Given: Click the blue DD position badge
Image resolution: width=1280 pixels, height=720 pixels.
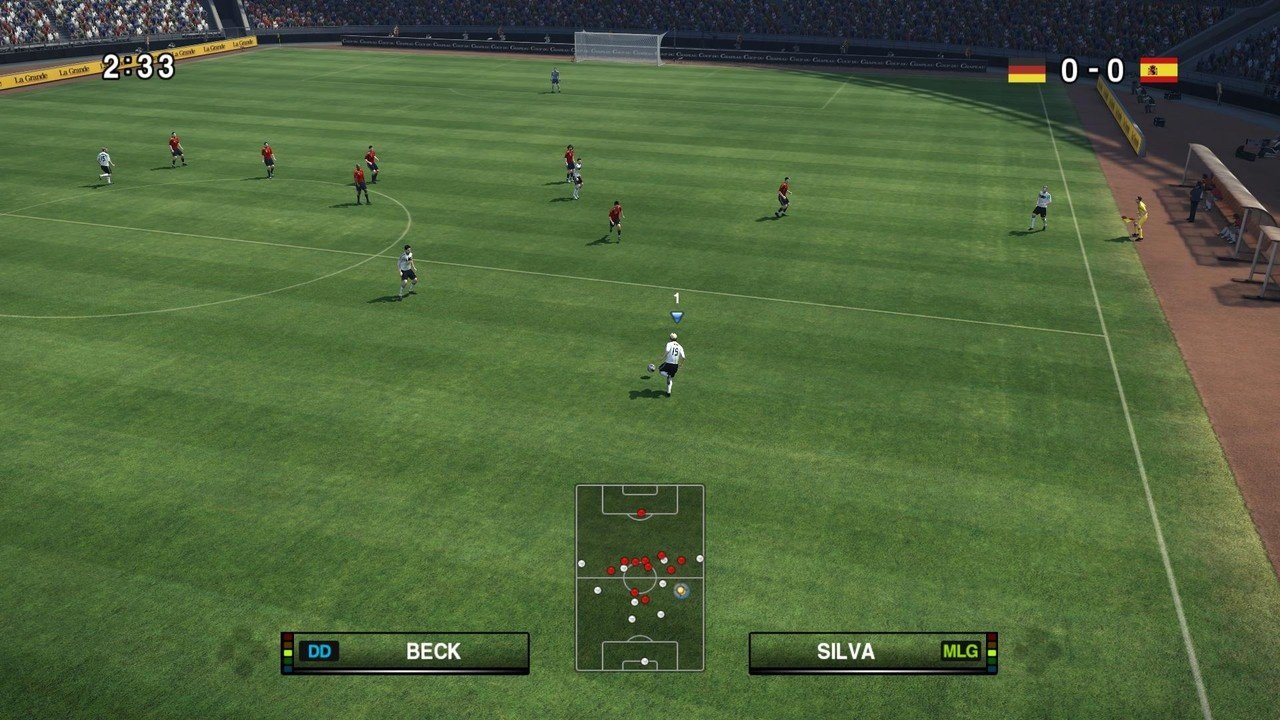Looking at the screenshot, I should (x=319, y=652).
